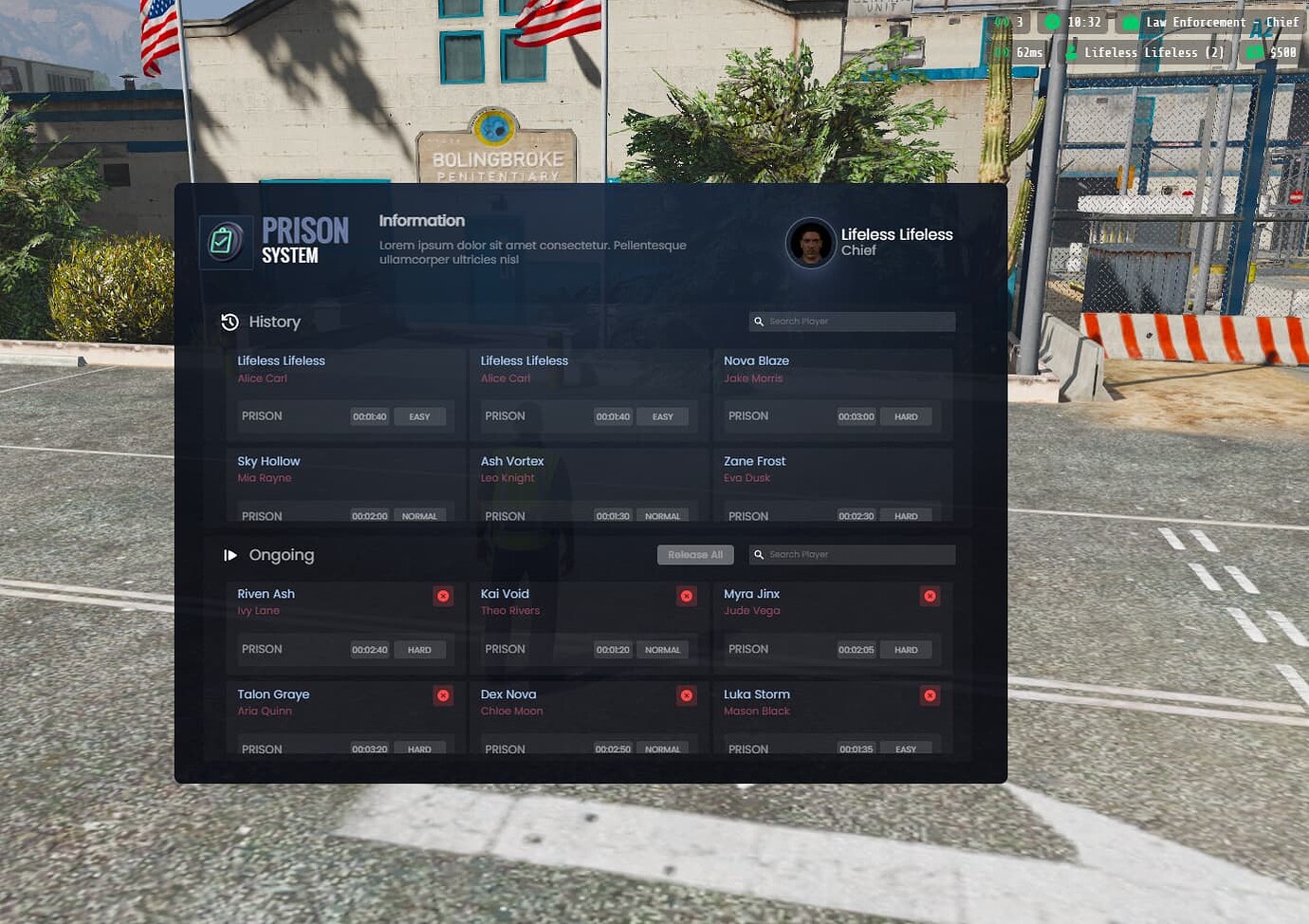1309x924 pixels.
Task: Click the 00:02:40 timer badge for Riven Ash
Action: [x=368, y=649]
